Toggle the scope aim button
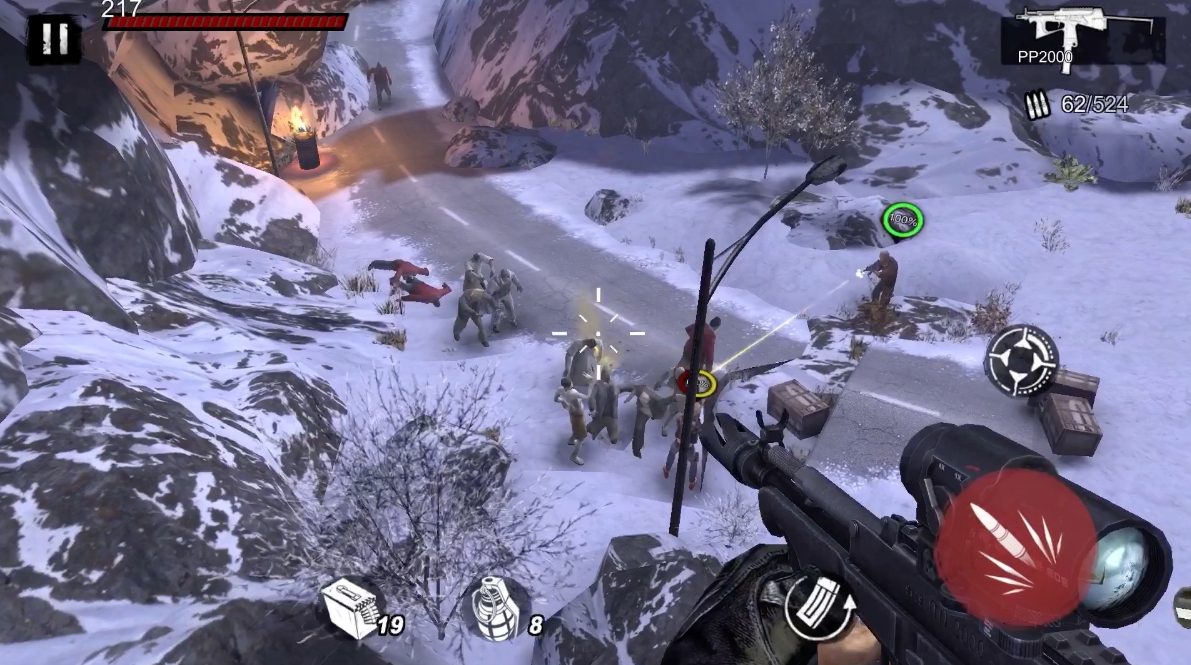1191x665 pixels. 1021,360
